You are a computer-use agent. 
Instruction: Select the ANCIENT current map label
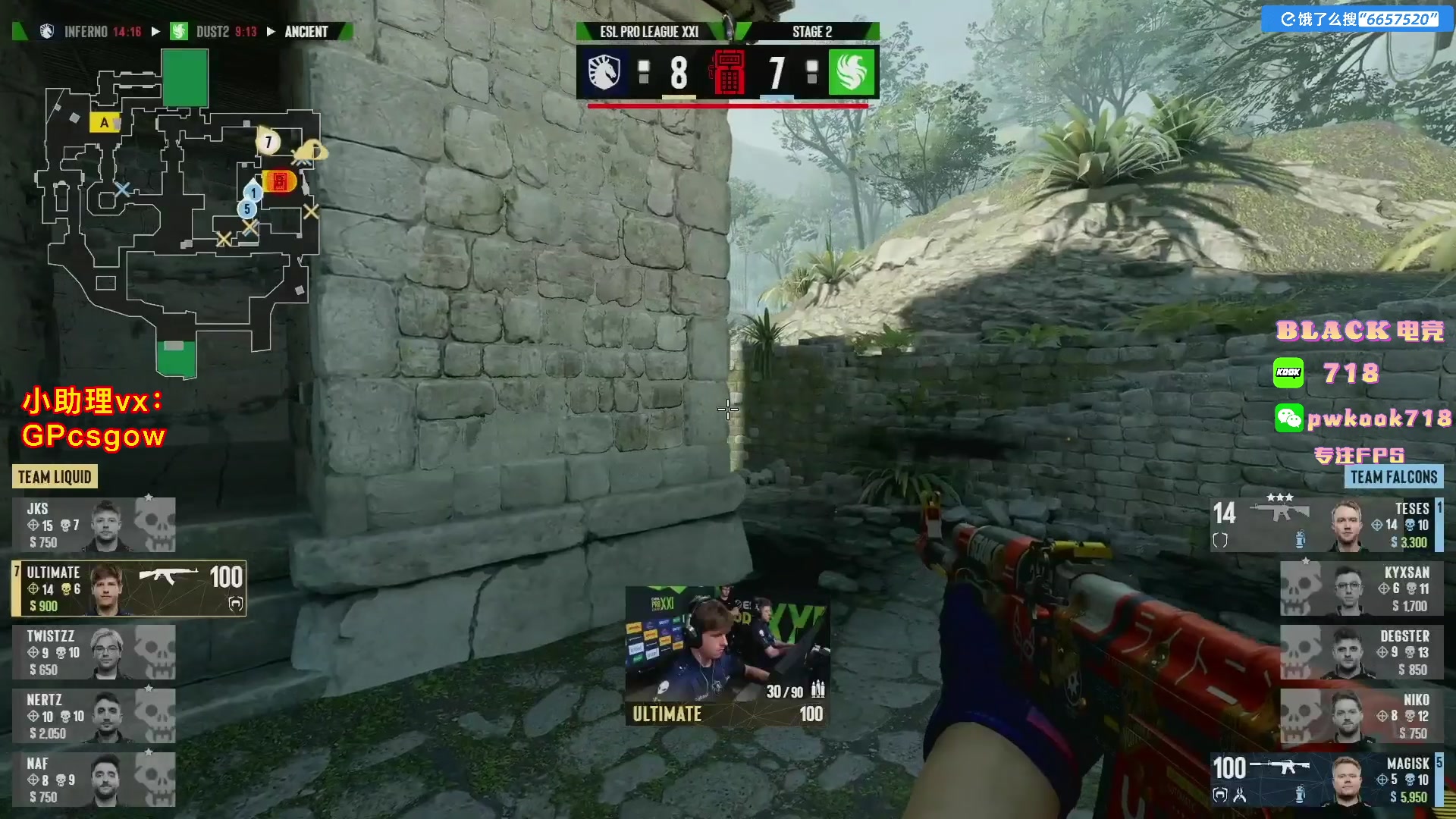pos(306,32)
